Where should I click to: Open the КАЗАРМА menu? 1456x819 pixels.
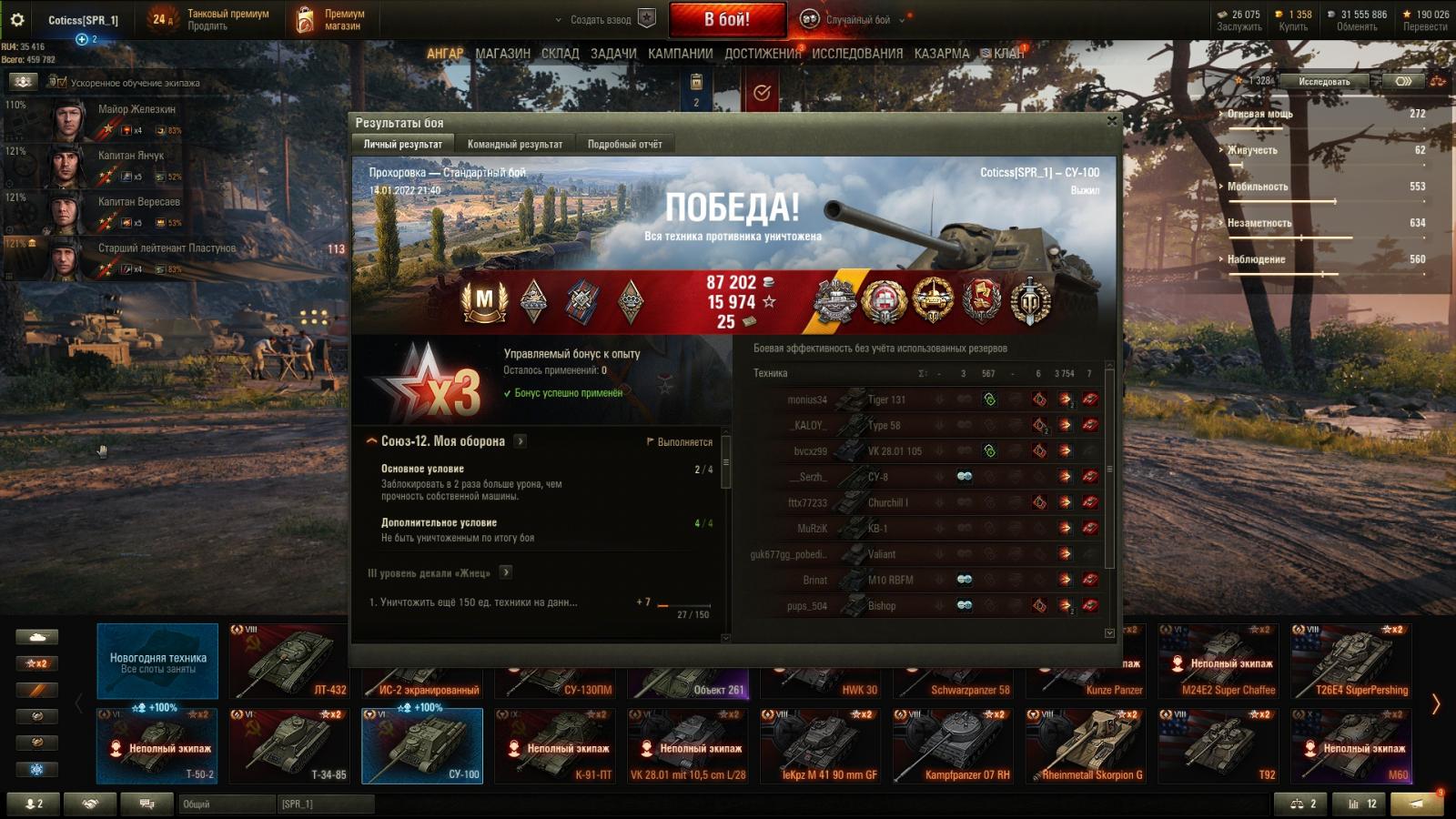click(x=941, y=54)
